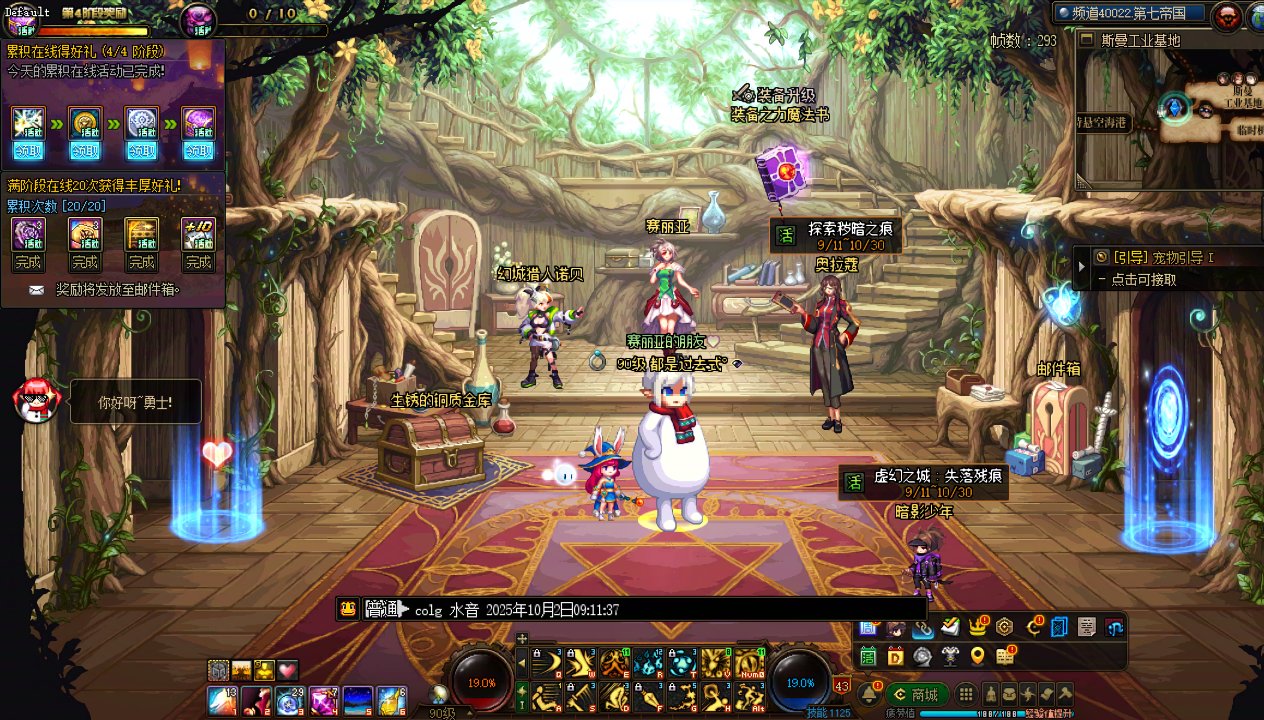The image size is (1264, 720).
Task: Claim the purple chest stage-four reward
Action: (199, 151)
